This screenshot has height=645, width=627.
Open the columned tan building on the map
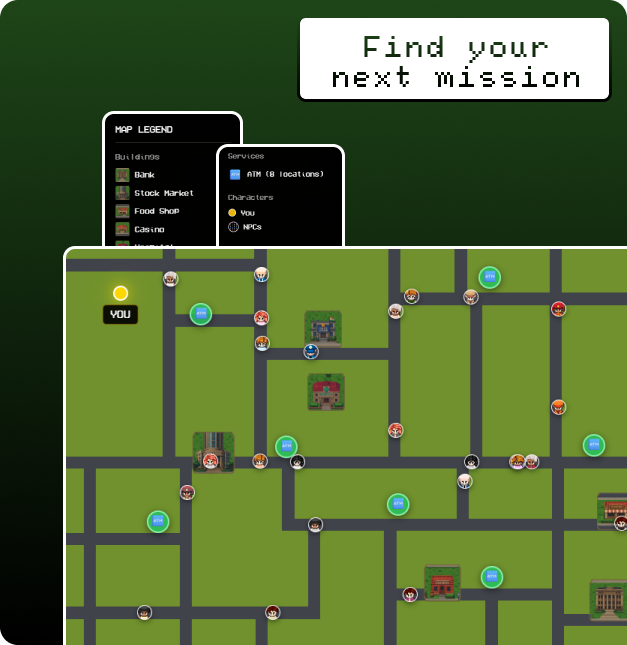607,597
